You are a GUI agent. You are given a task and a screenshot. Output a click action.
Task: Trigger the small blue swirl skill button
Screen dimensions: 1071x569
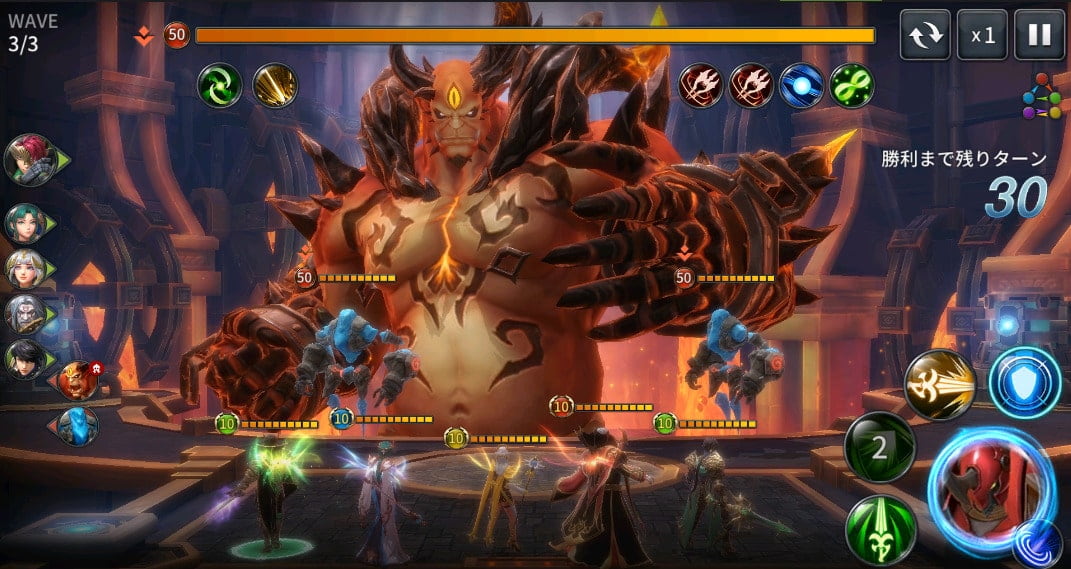[x=1037, y=543]
